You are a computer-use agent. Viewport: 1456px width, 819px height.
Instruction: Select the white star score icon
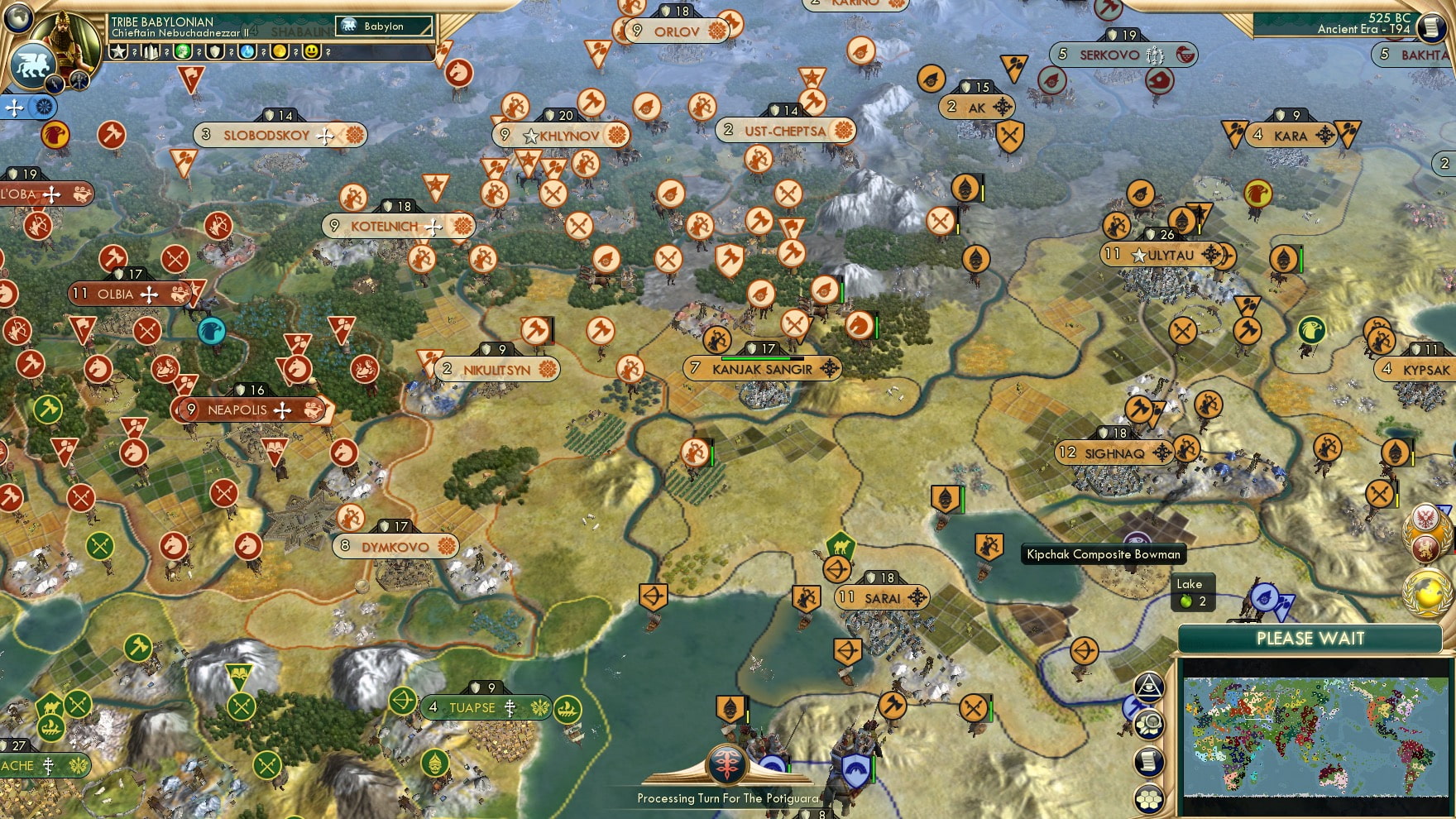point(119,52)
